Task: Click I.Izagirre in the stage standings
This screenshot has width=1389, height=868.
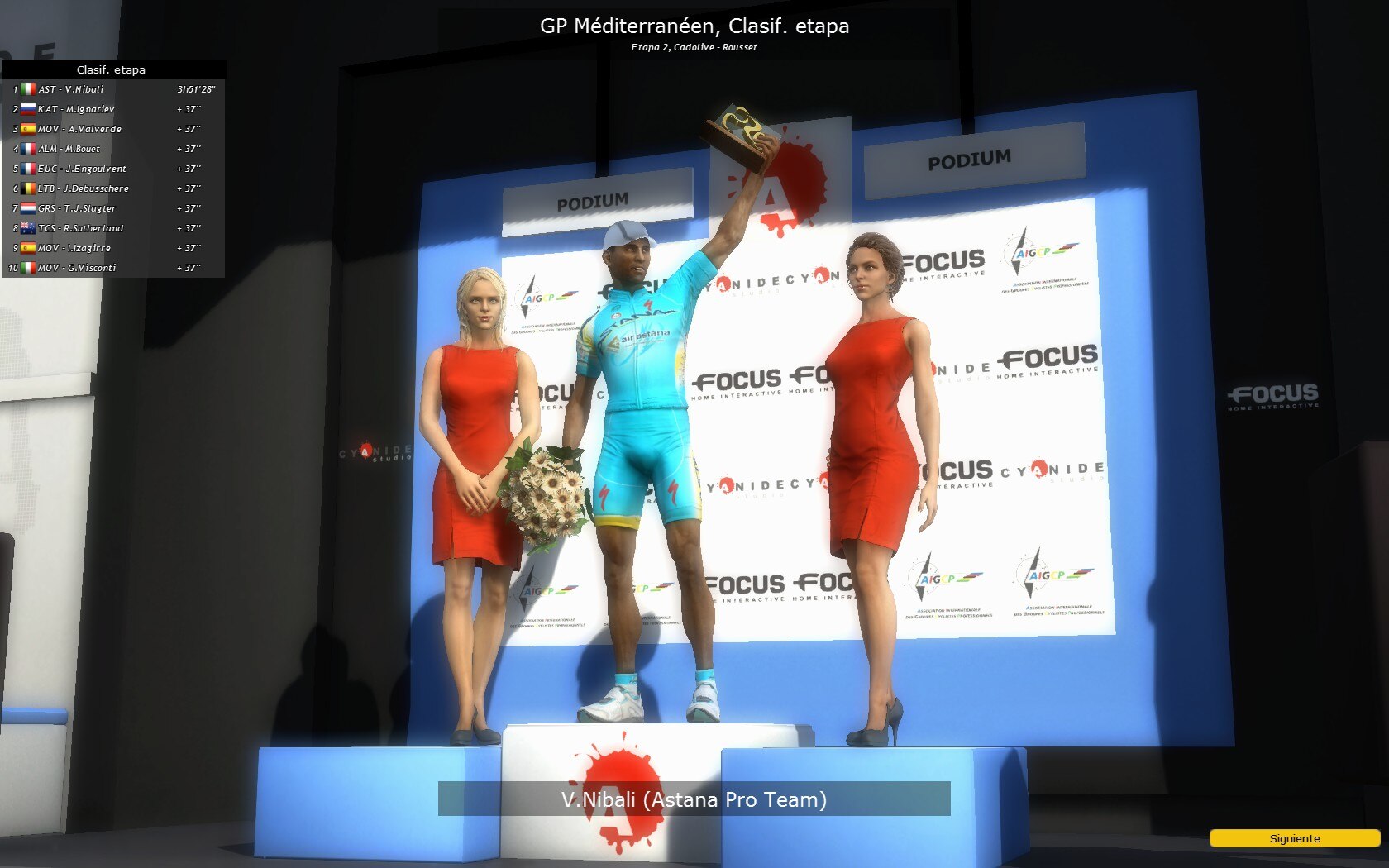Action: coord(113,248)
